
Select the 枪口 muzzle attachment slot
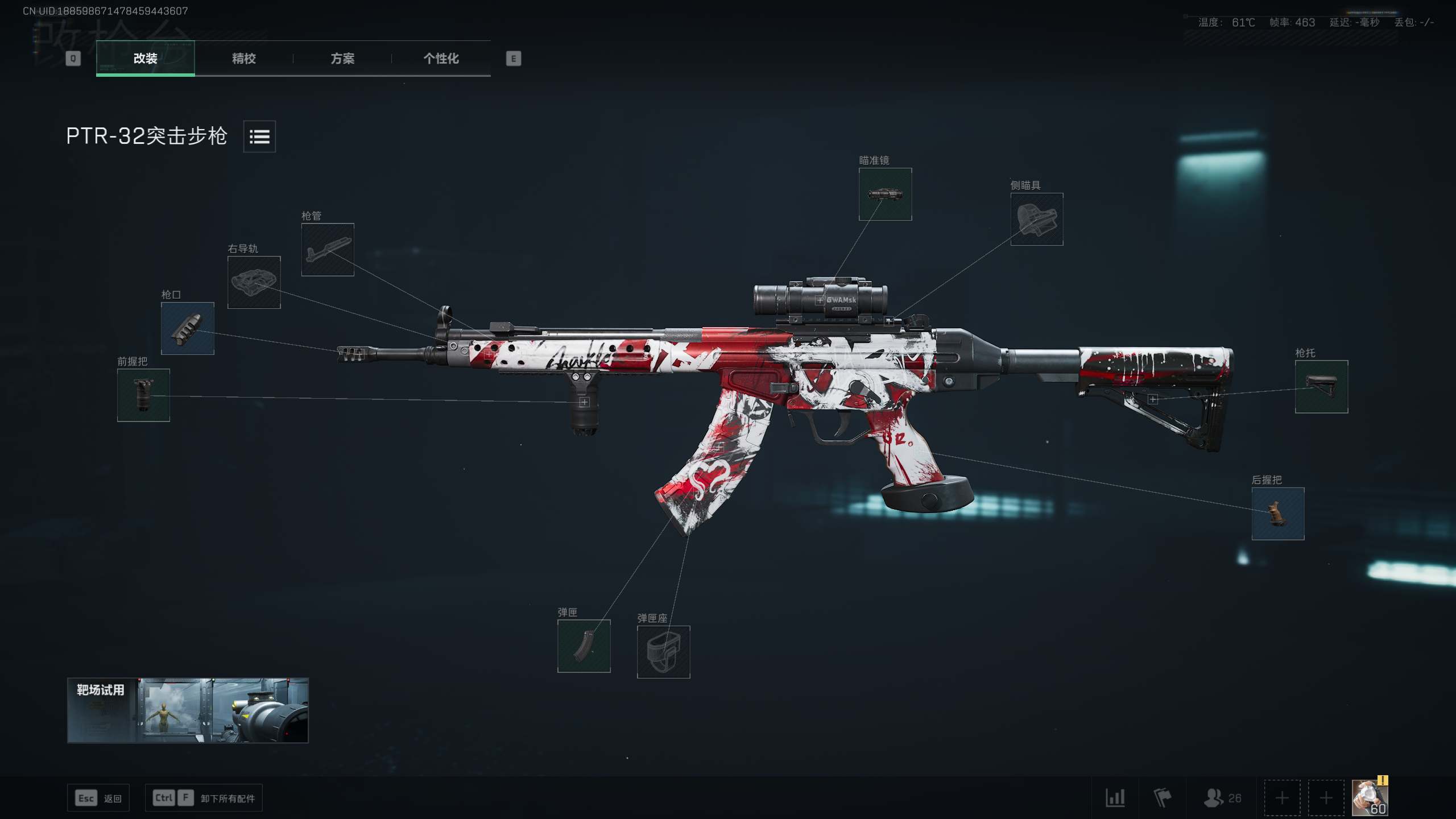(x=187, y=329)
